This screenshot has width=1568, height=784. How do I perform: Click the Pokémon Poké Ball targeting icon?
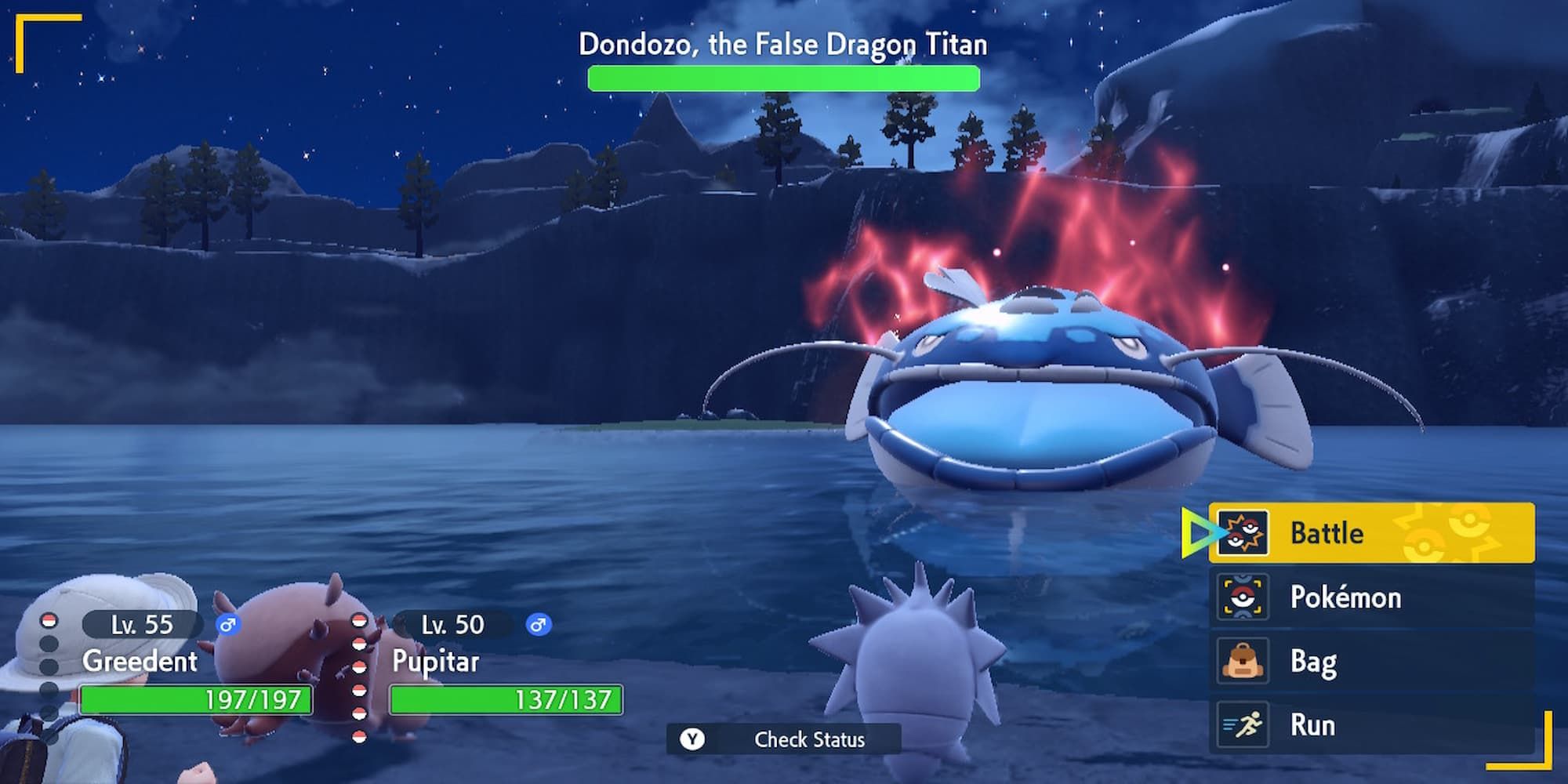point(1243,597)
